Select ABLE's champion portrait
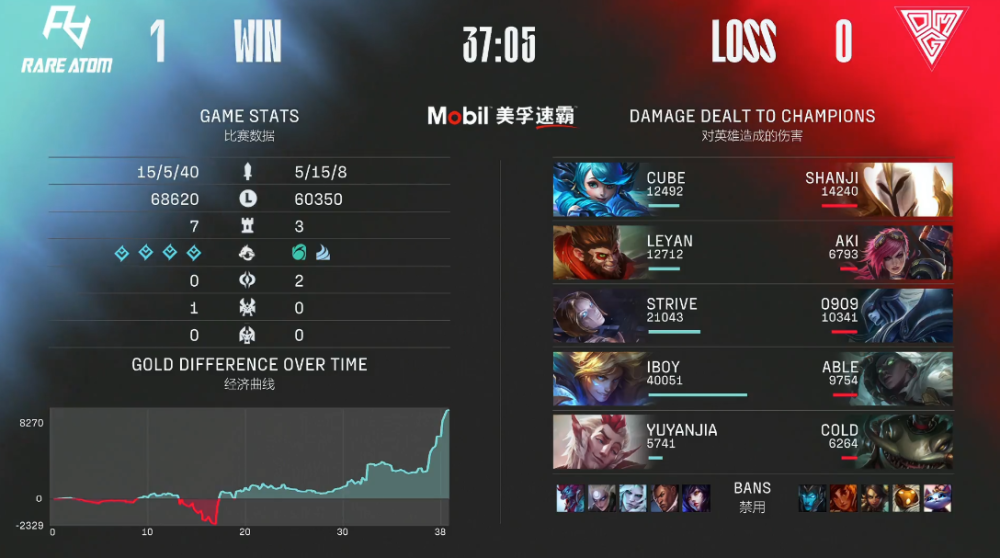Image resolution: width=1000 pixels, height=558 pixels. [x=908, y=378]
